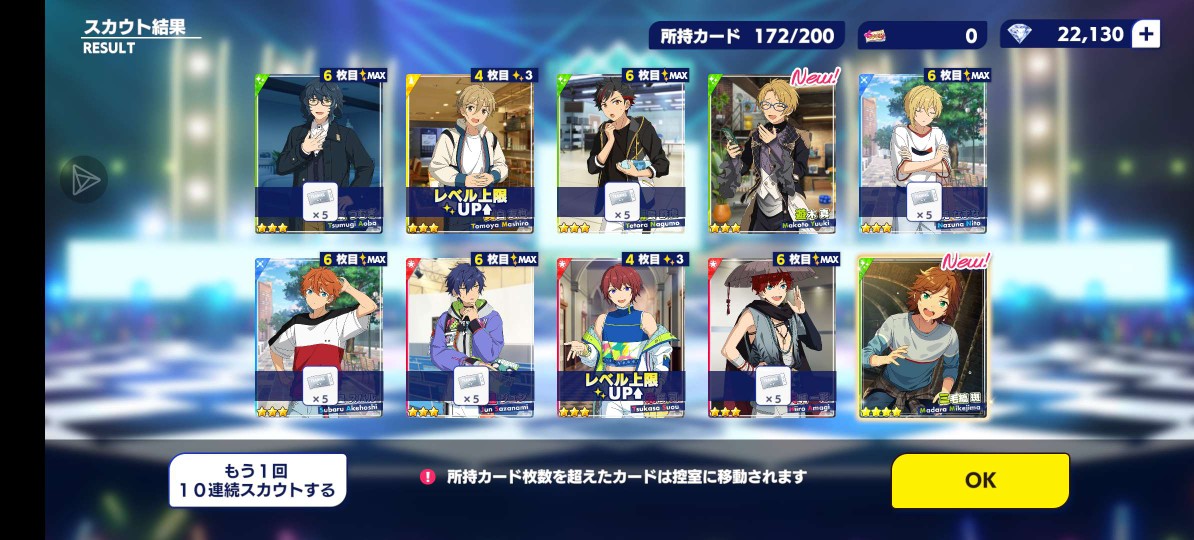1194x540 pixels.
Task: Scout ten more times with もう1回 button
Action: coord(257,480)
